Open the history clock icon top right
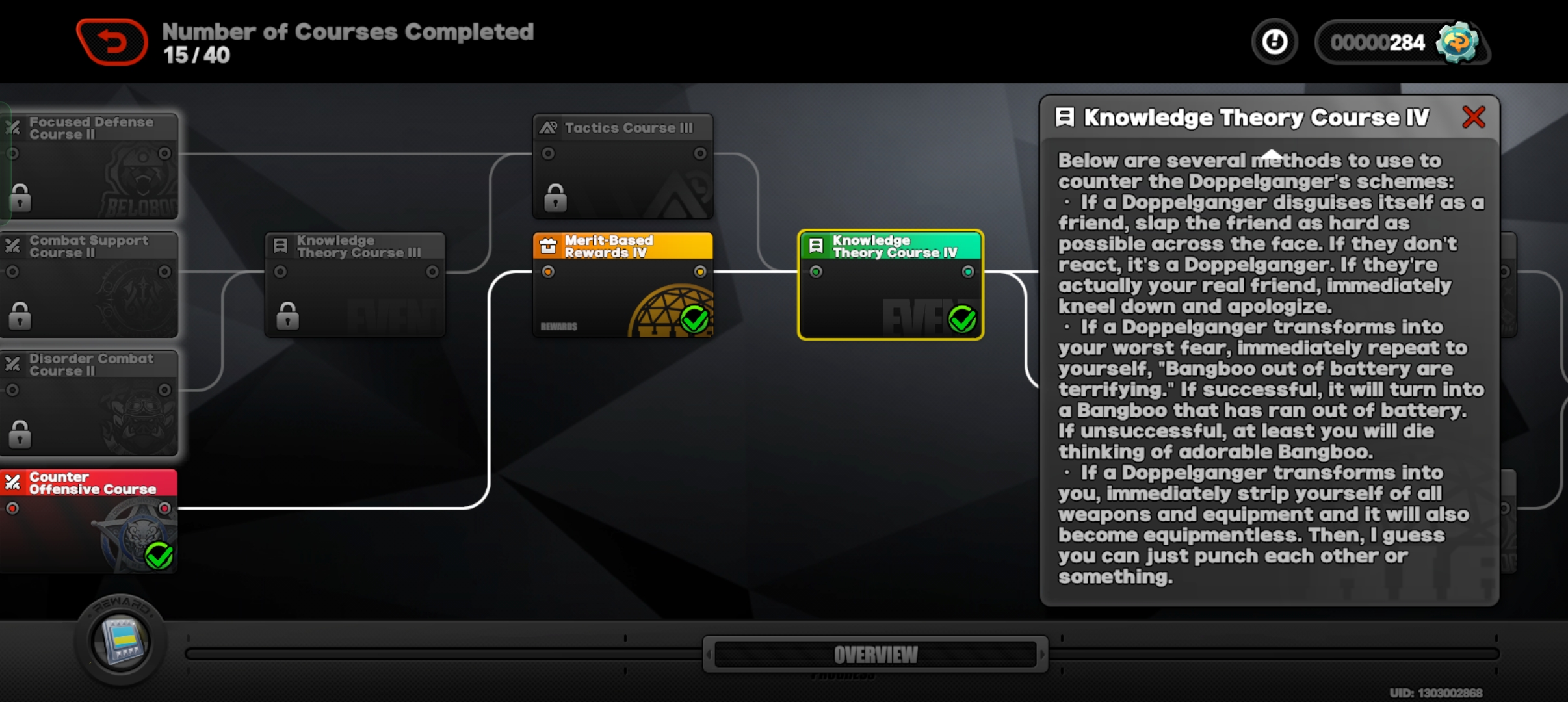This screenshot has height=702, width=1568. click(x=1273, y=41)
